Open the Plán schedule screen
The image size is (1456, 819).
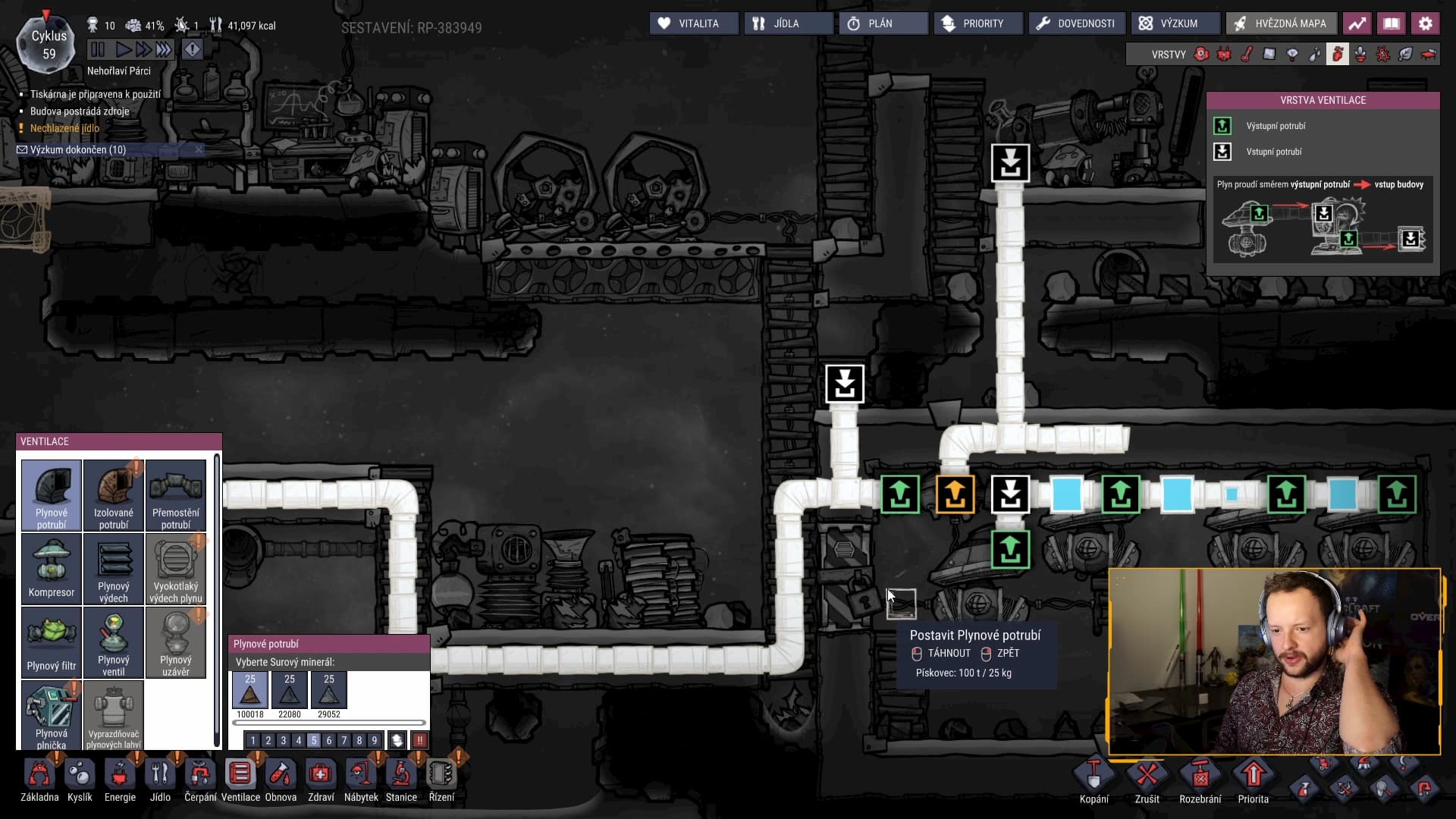[x=883, y=24]
